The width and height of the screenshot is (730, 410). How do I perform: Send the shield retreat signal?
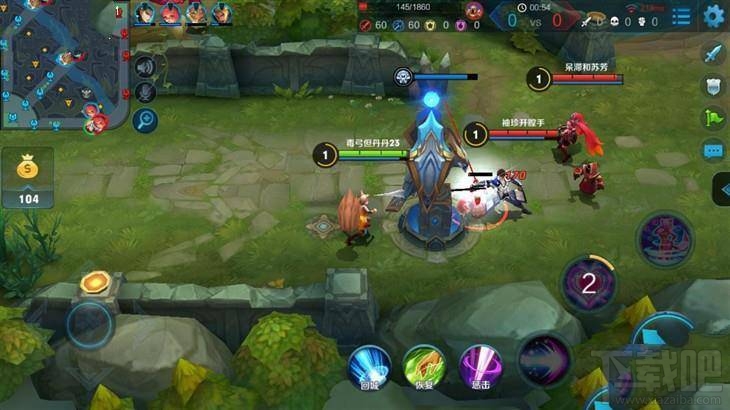click(713, 86)
